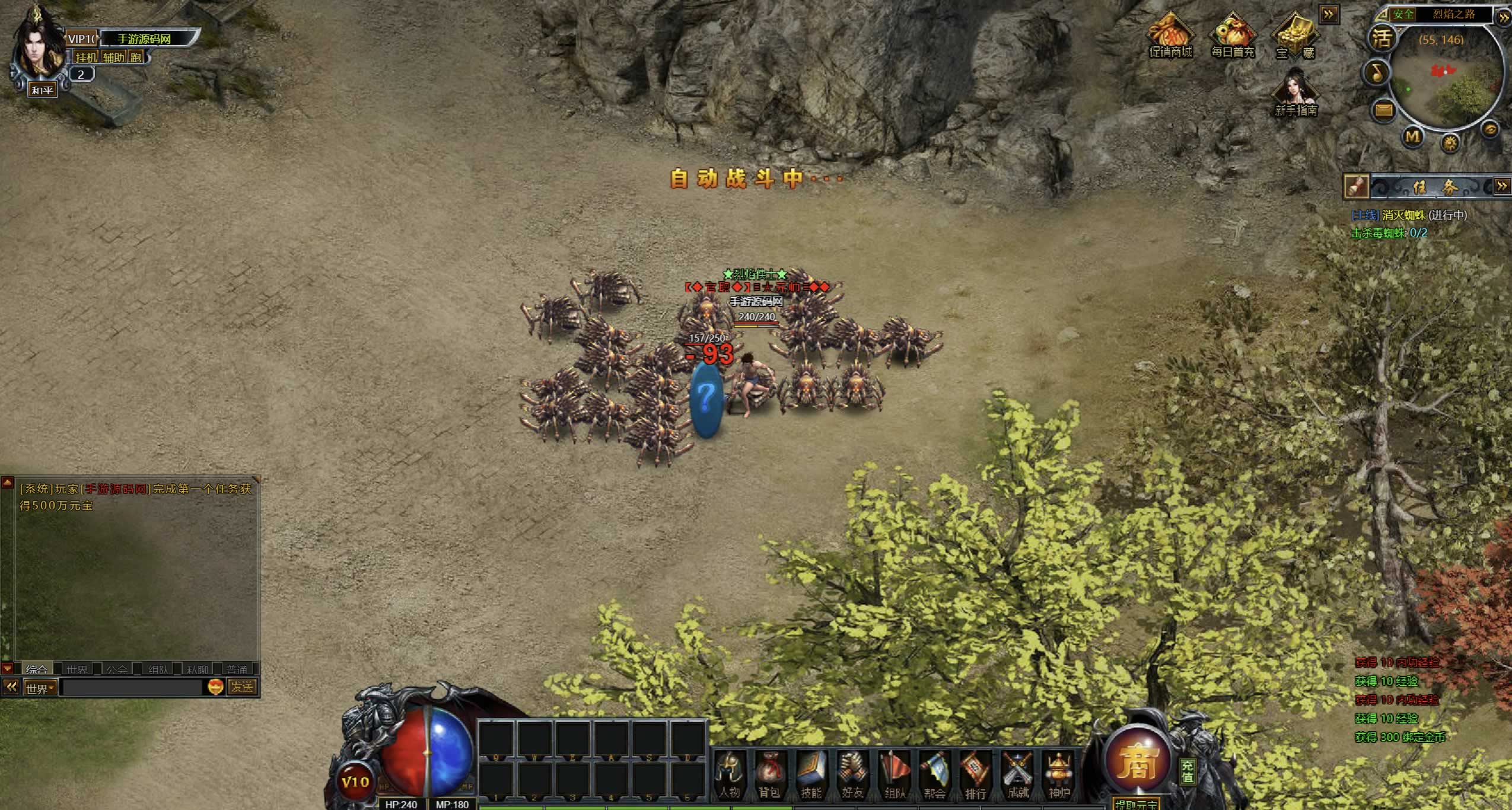Viewport: 1512px width, 810px height.
Task: Open the 宝藏 treasure chest icon
Action: [x=1295, y=37]
